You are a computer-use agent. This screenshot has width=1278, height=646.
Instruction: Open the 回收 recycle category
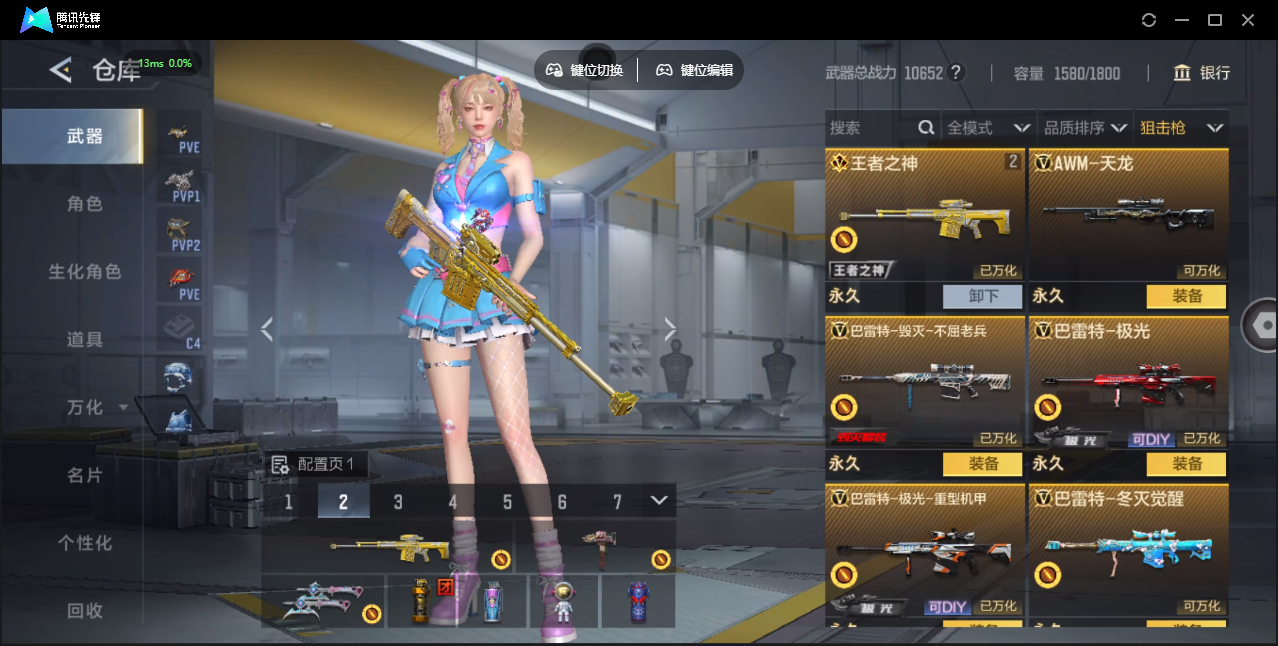point(85,610)
